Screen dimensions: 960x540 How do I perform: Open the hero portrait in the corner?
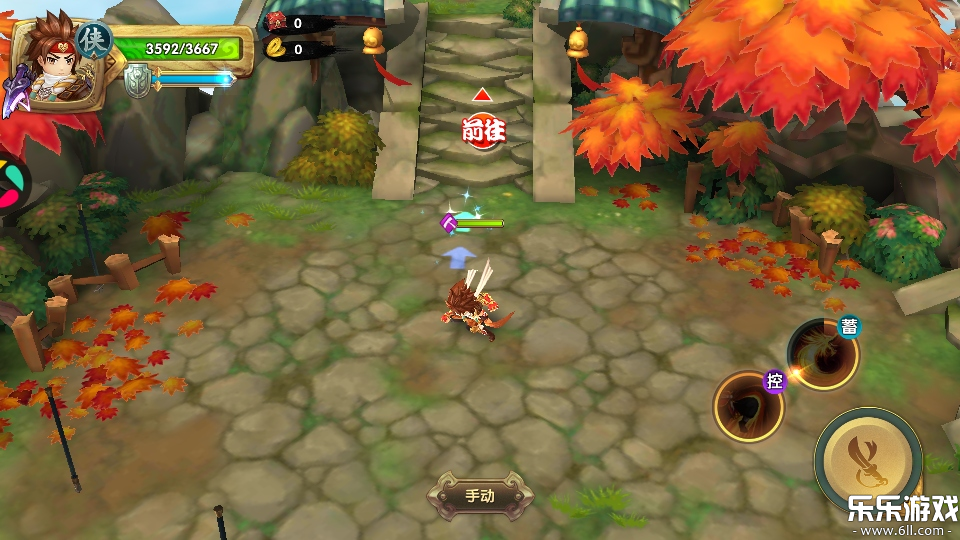pyautogui.click(x=54, y=68)
